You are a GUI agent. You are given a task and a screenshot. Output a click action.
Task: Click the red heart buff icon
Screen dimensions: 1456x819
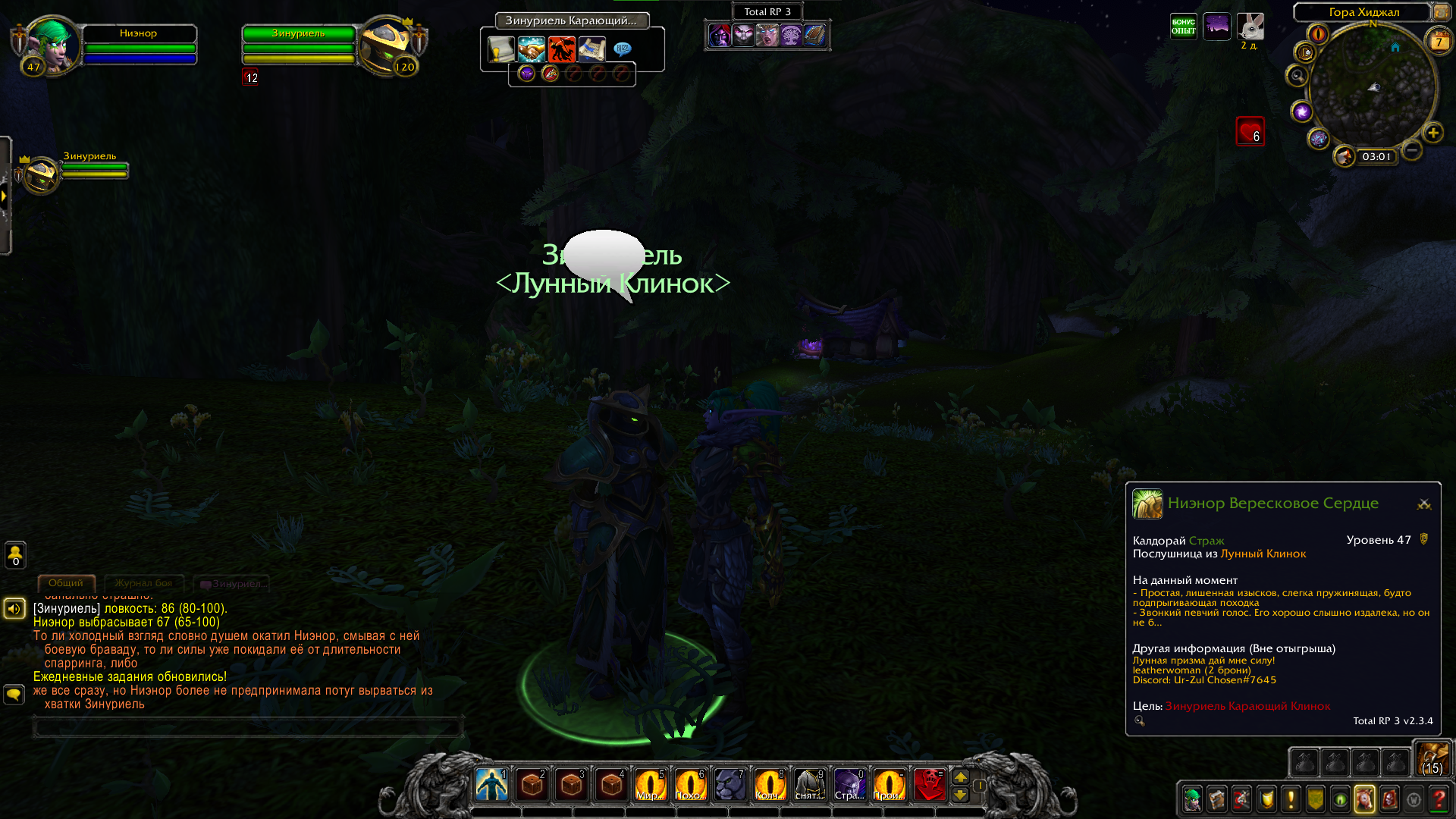[x=1250, y=131]
